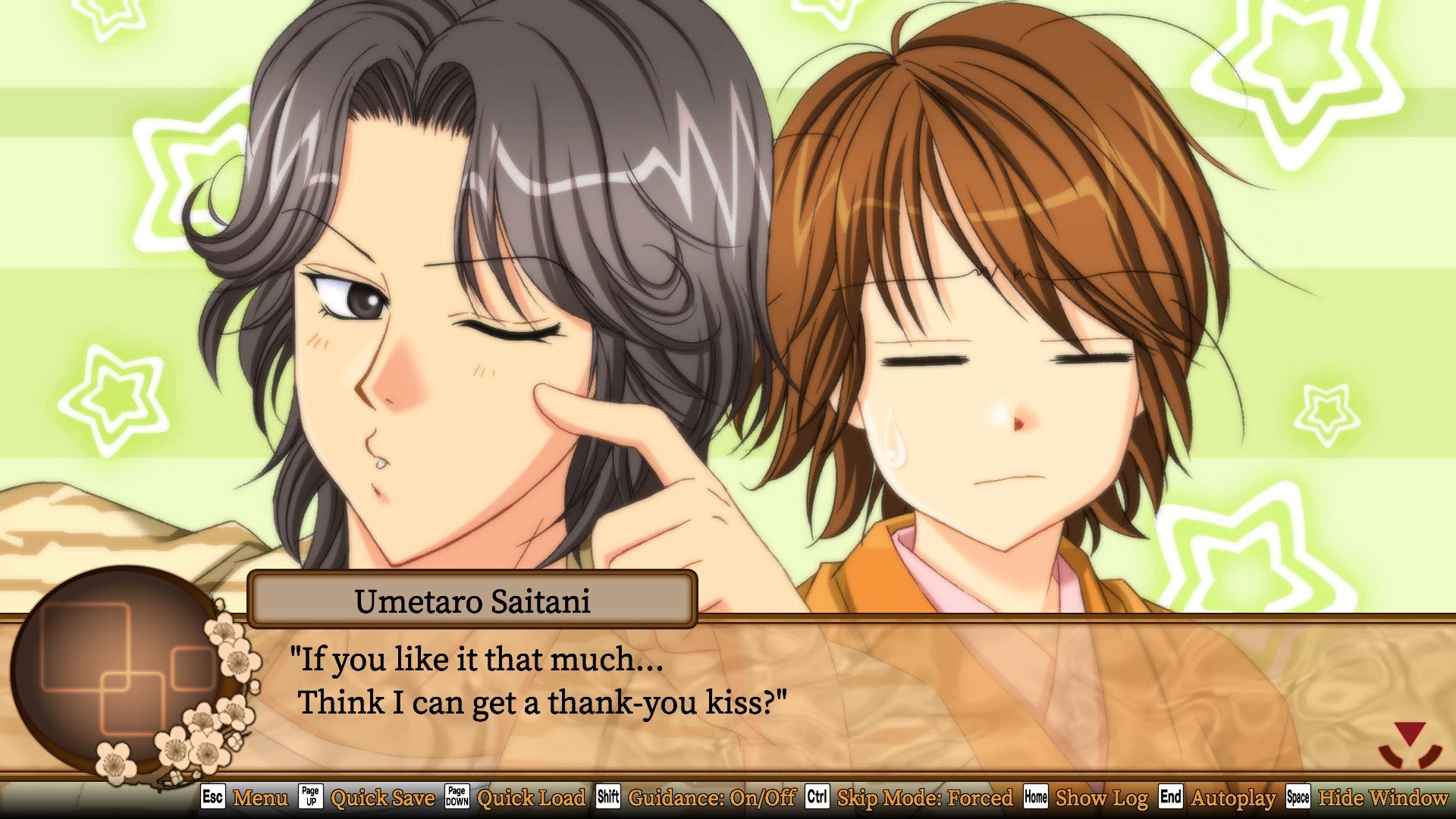Screen dimensions: 1456x819
Task: Toggle Guidance On/Off
Action: tap(713, 799)
